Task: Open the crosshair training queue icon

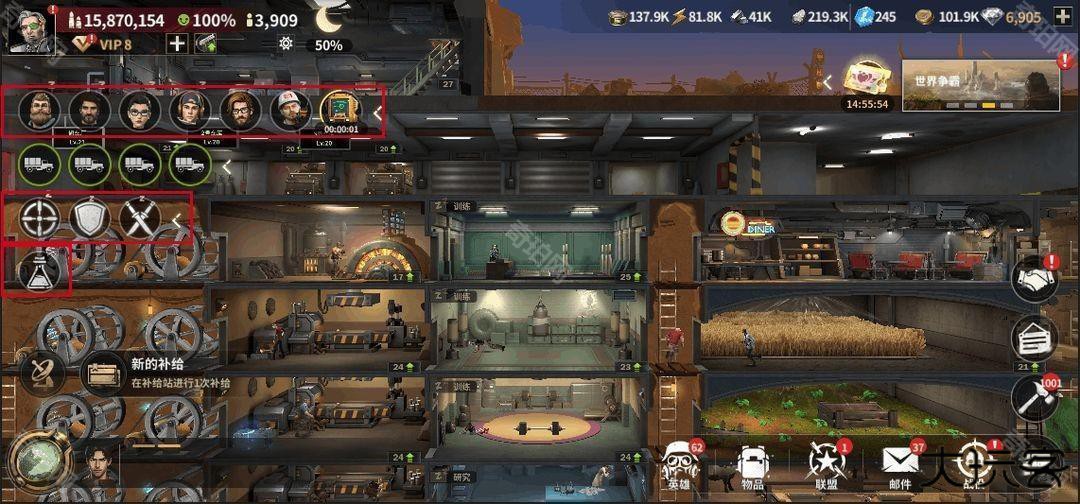Action: pyautogui.click(x=40, y=219)
